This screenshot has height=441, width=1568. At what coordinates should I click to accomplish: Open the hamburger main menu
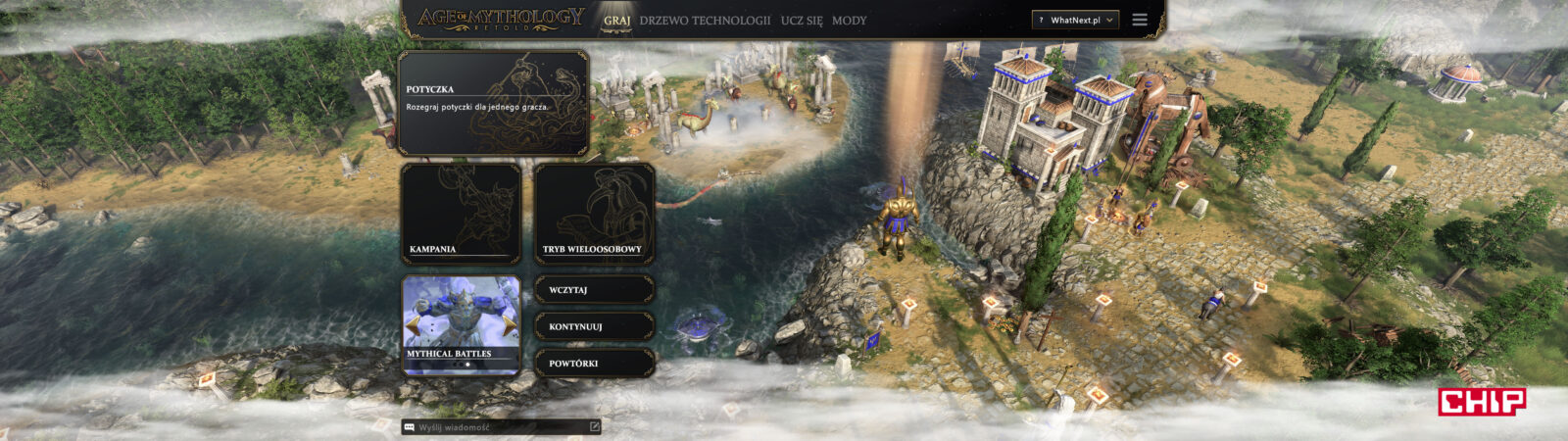(x=1140, y=21)
